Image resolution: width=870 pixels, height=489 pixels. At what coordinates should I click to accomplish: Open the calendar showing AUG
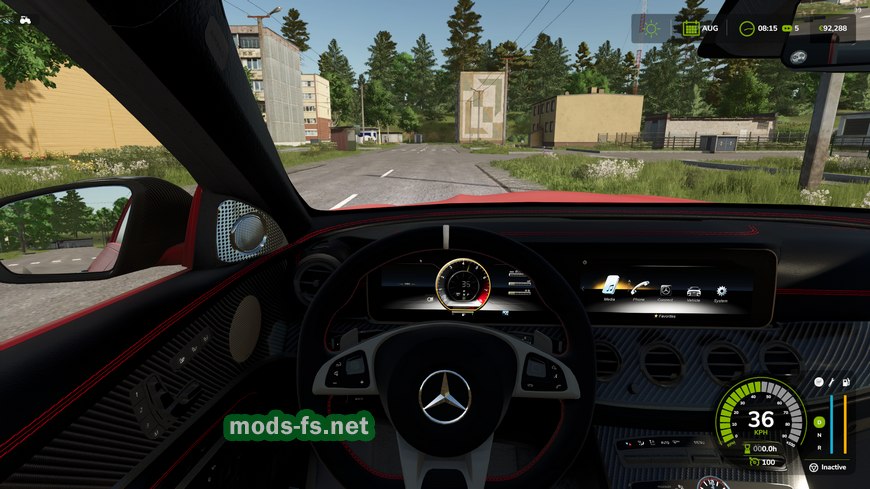coord(690,28)
